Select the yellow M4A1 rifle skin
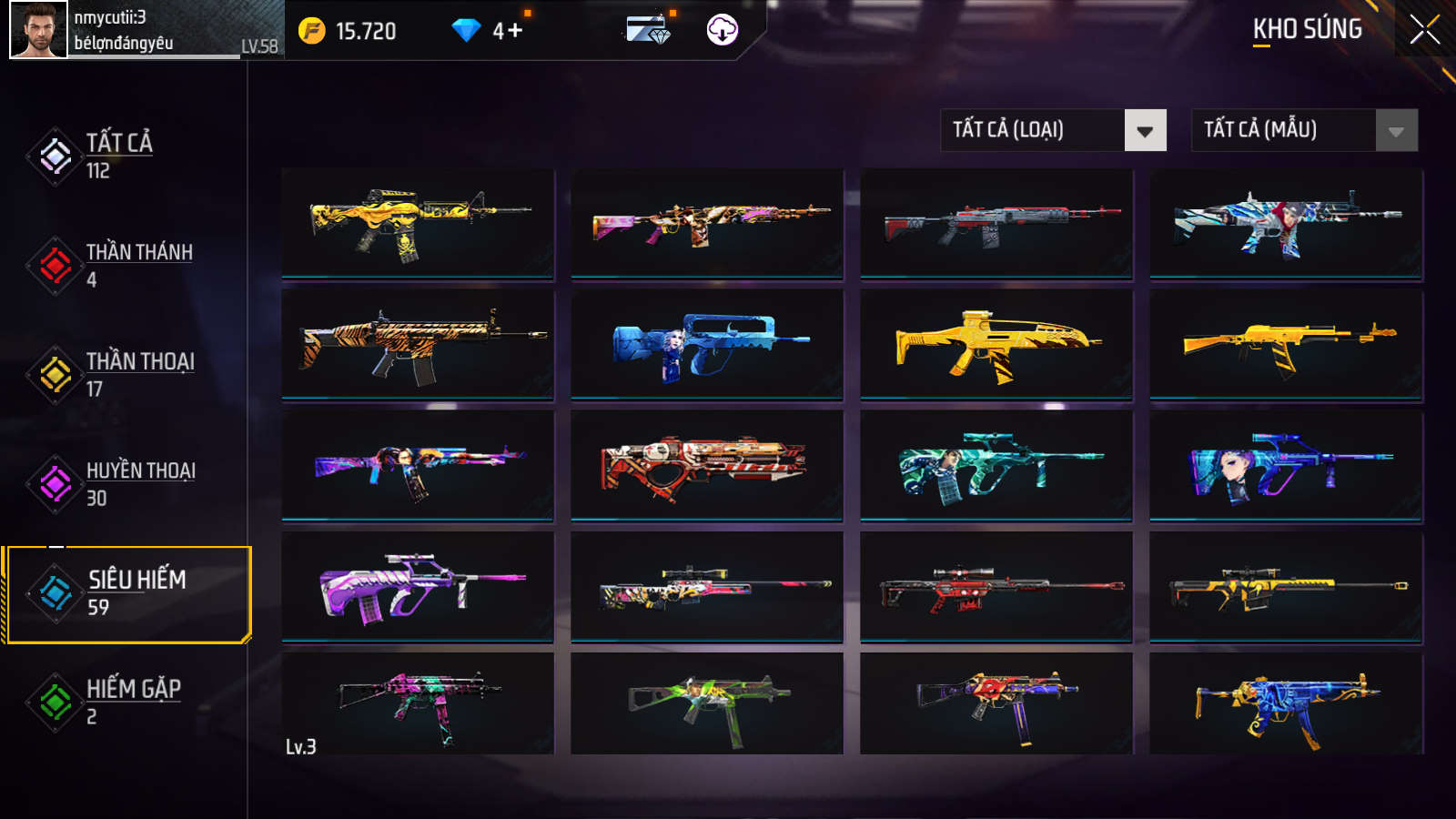 (x=418, y=223)
